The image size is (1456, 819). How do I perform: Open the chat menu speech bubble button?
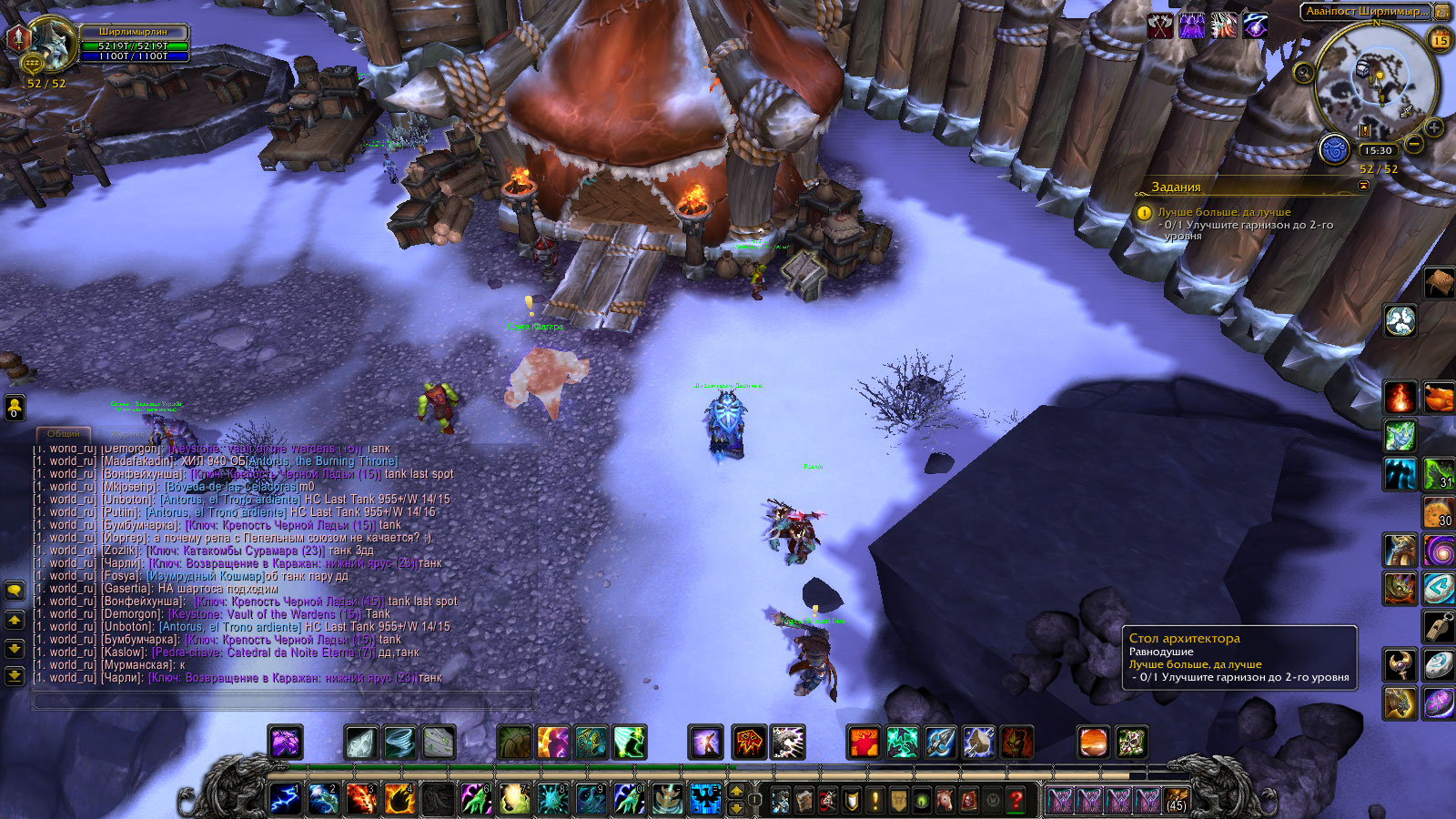pos(15,591)
